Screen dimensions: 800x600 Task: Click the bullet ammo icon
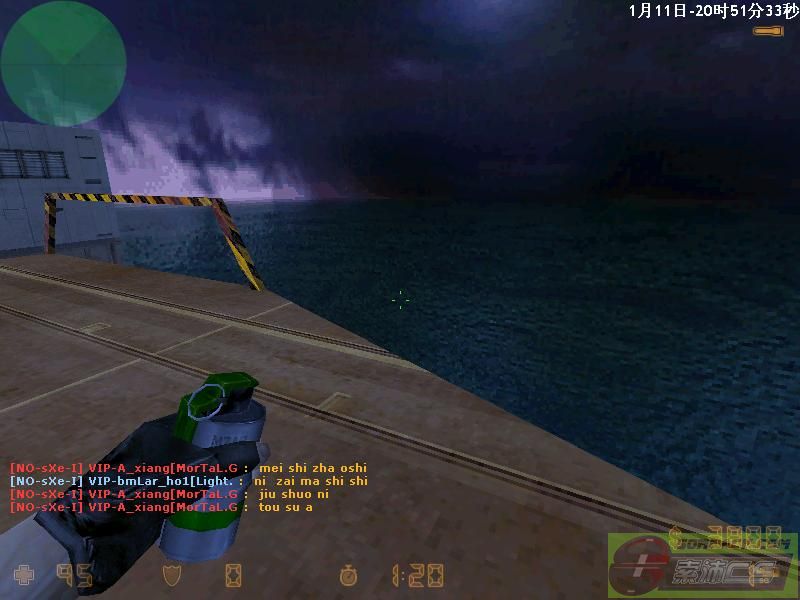point(768,33)
